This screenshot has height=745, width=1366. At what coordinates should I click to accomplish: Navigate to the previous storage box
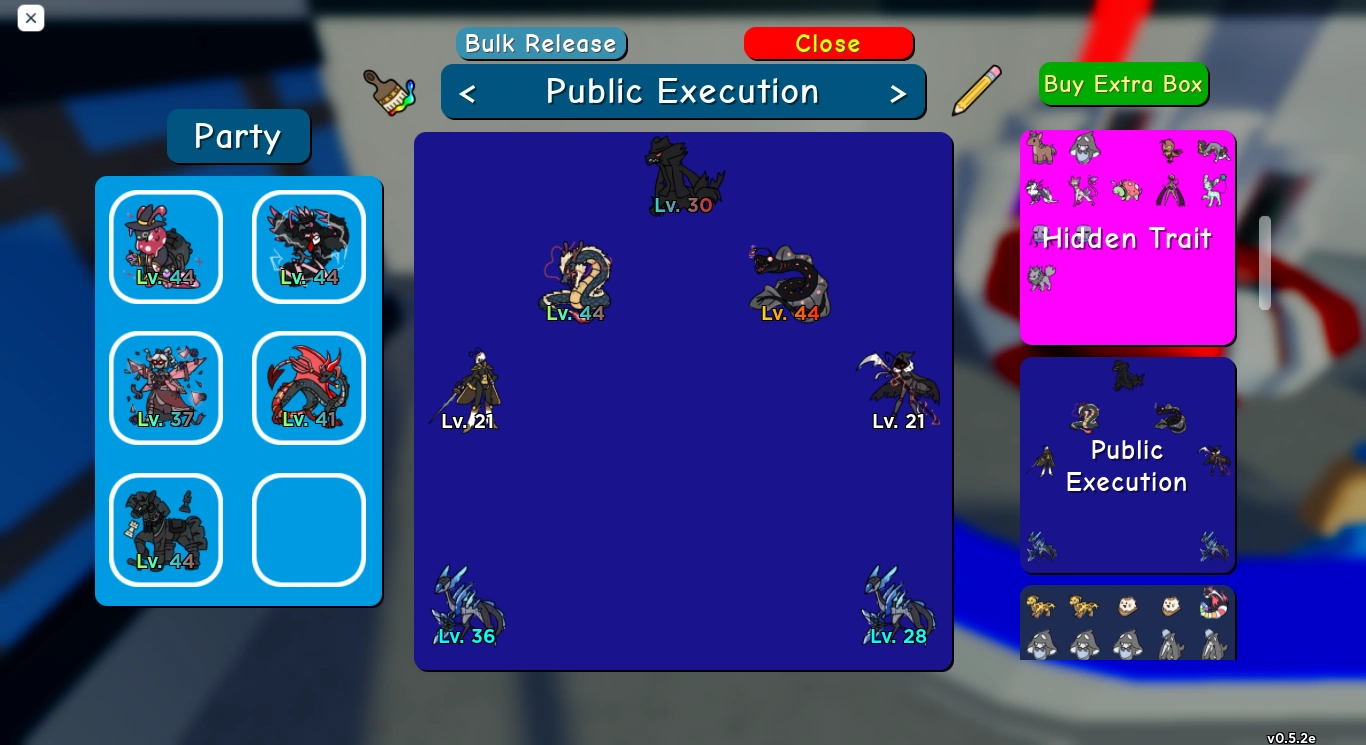(x=467, y=91)
